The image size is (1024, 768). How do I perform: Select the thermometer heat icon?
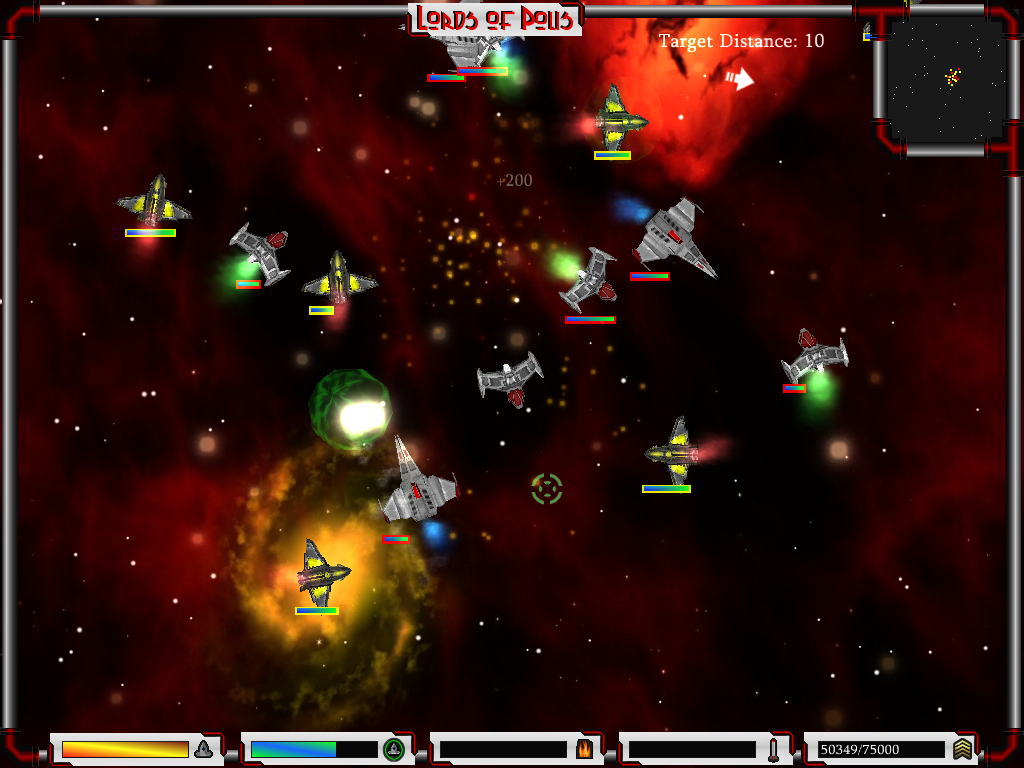[773, 749]
